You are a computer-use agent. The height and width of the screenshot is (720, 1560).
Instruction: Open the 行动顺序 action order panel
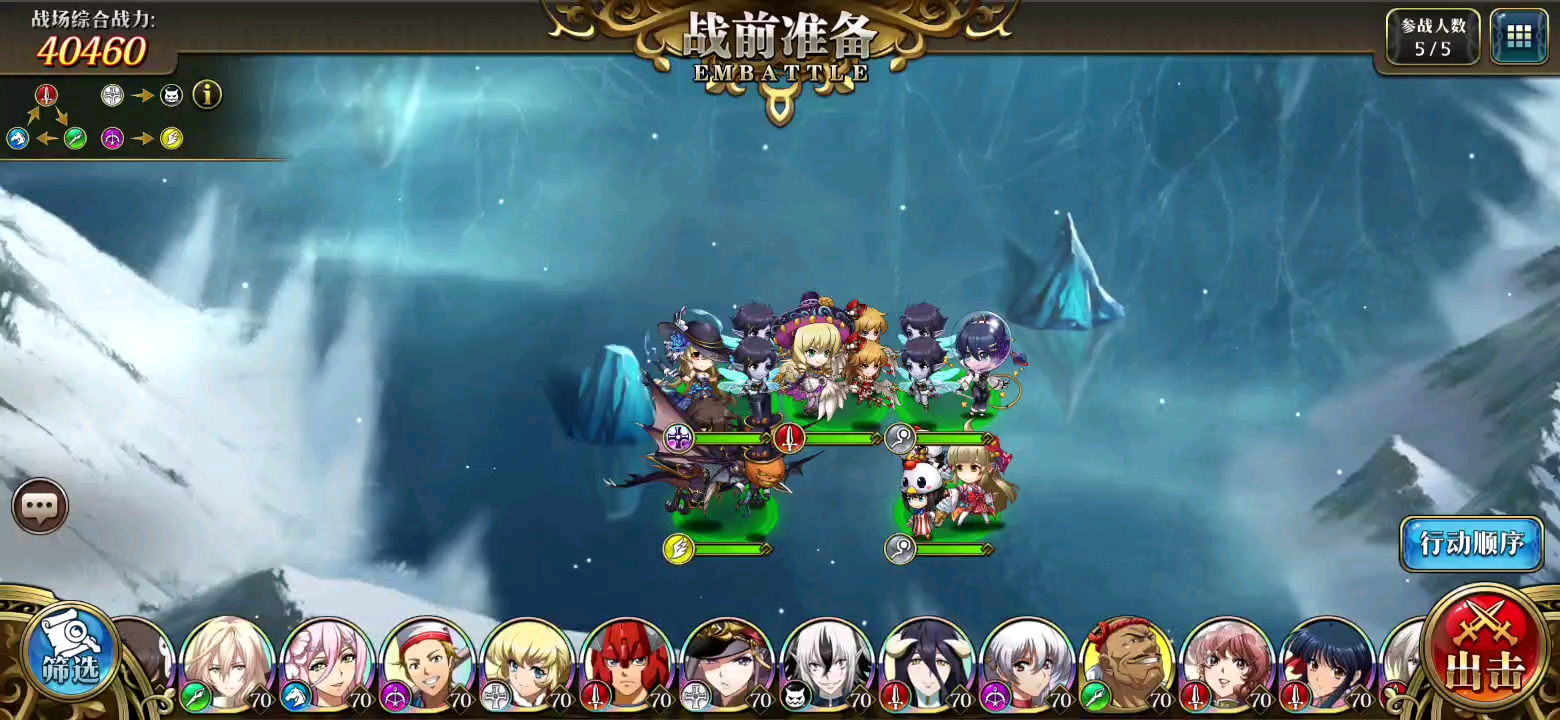(1470, 545)
